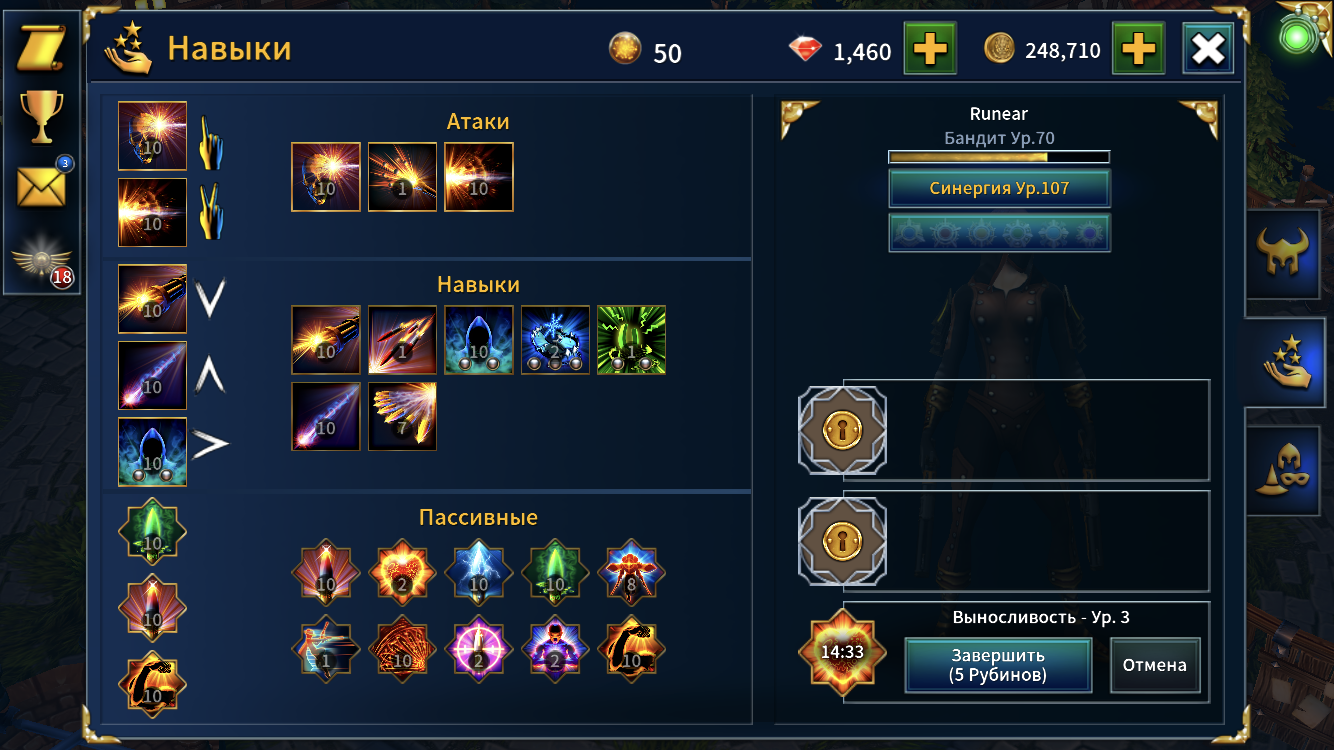Close the skills window

click(x=1208, y=49)
